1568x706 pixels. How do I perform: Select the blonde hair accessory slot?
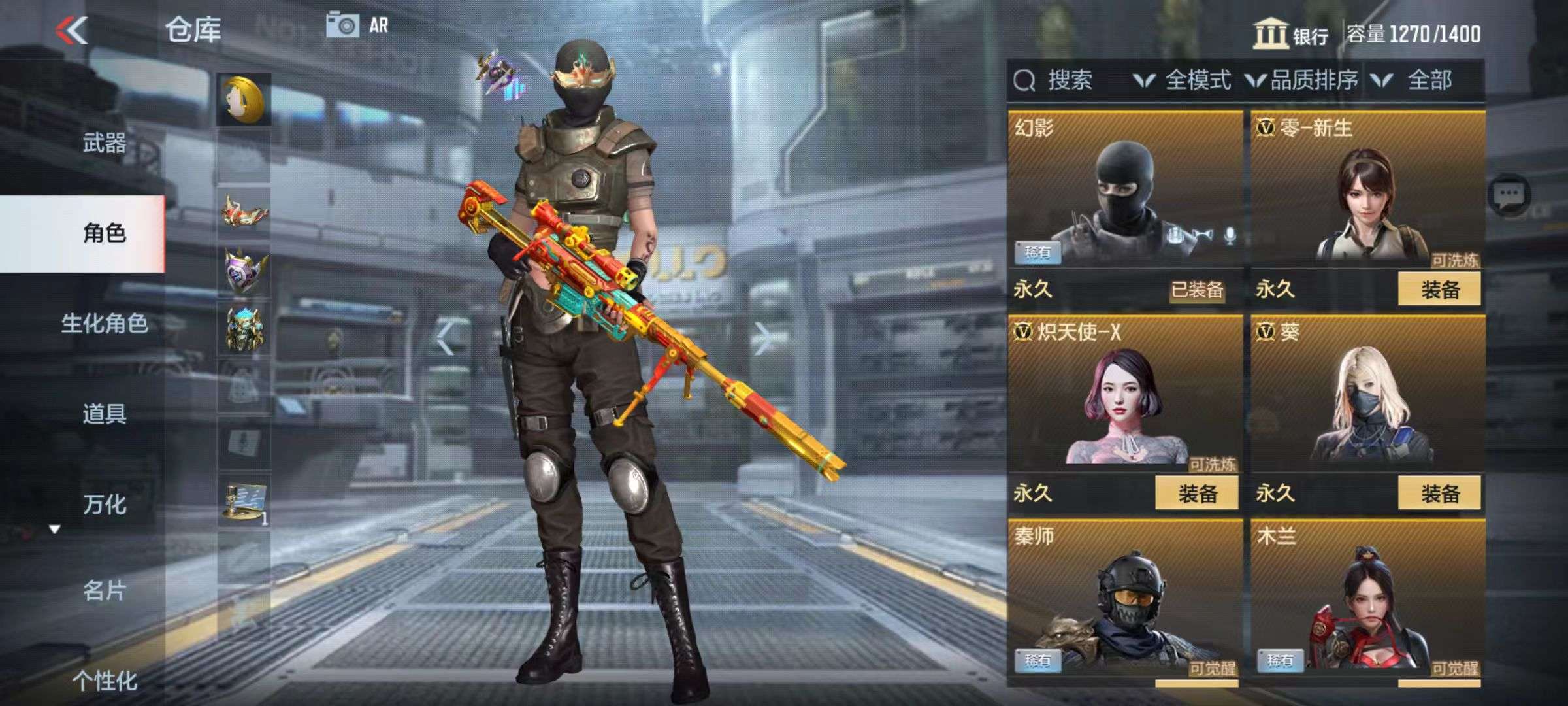(244, 100)
